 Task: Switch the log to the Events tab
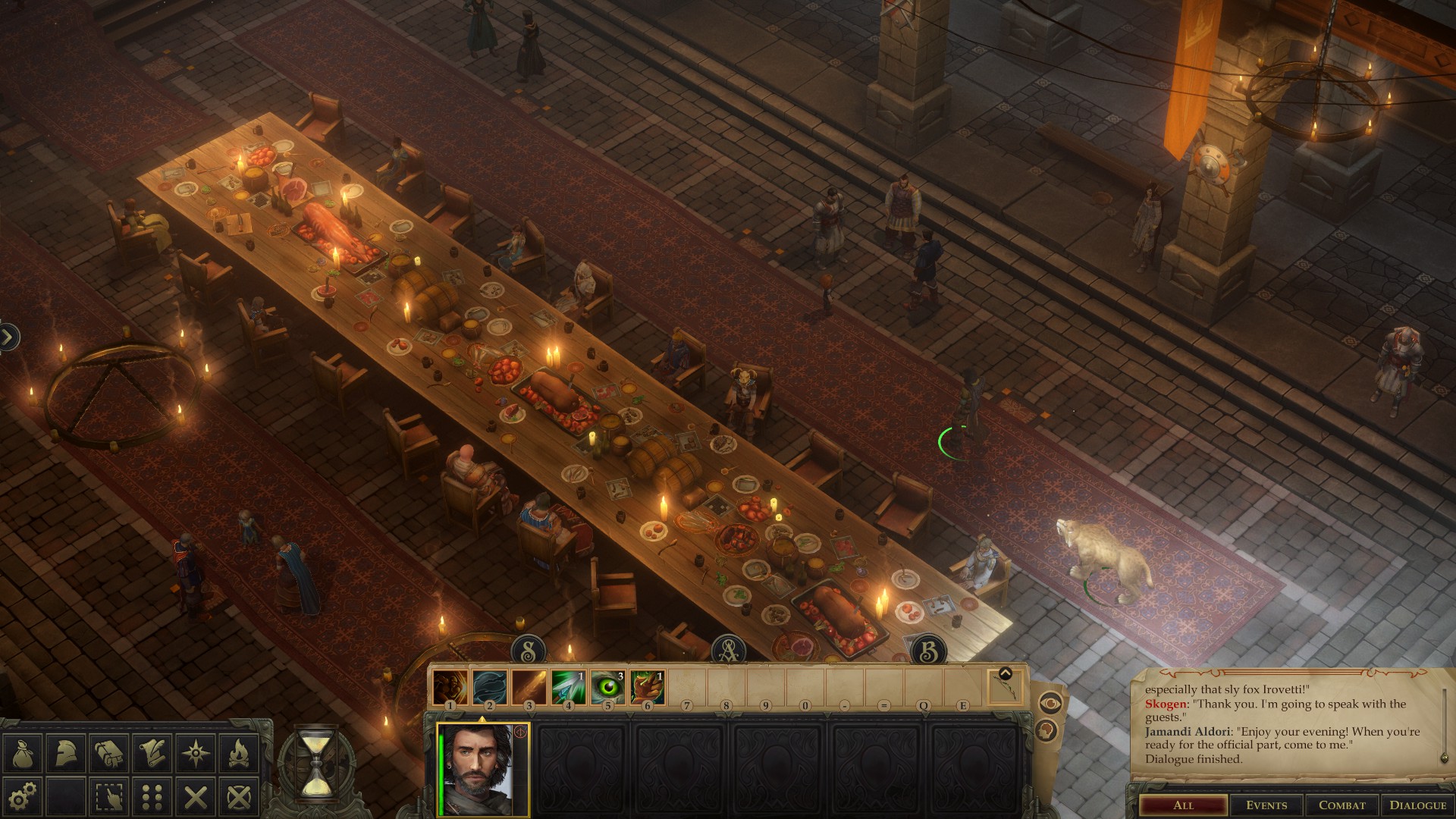tap(1266, 805)
